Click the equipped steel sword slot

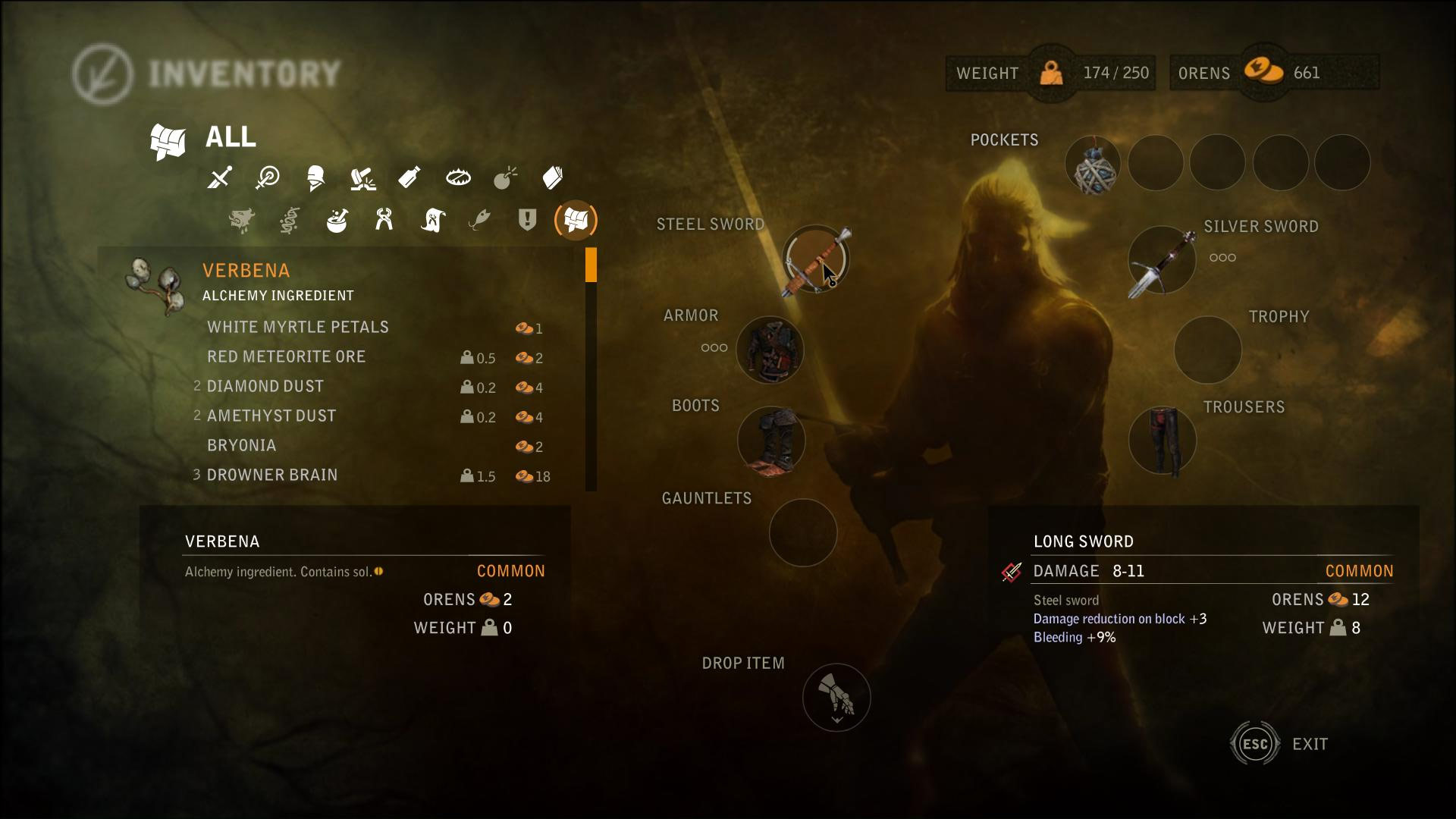click(x=816, y=259)
